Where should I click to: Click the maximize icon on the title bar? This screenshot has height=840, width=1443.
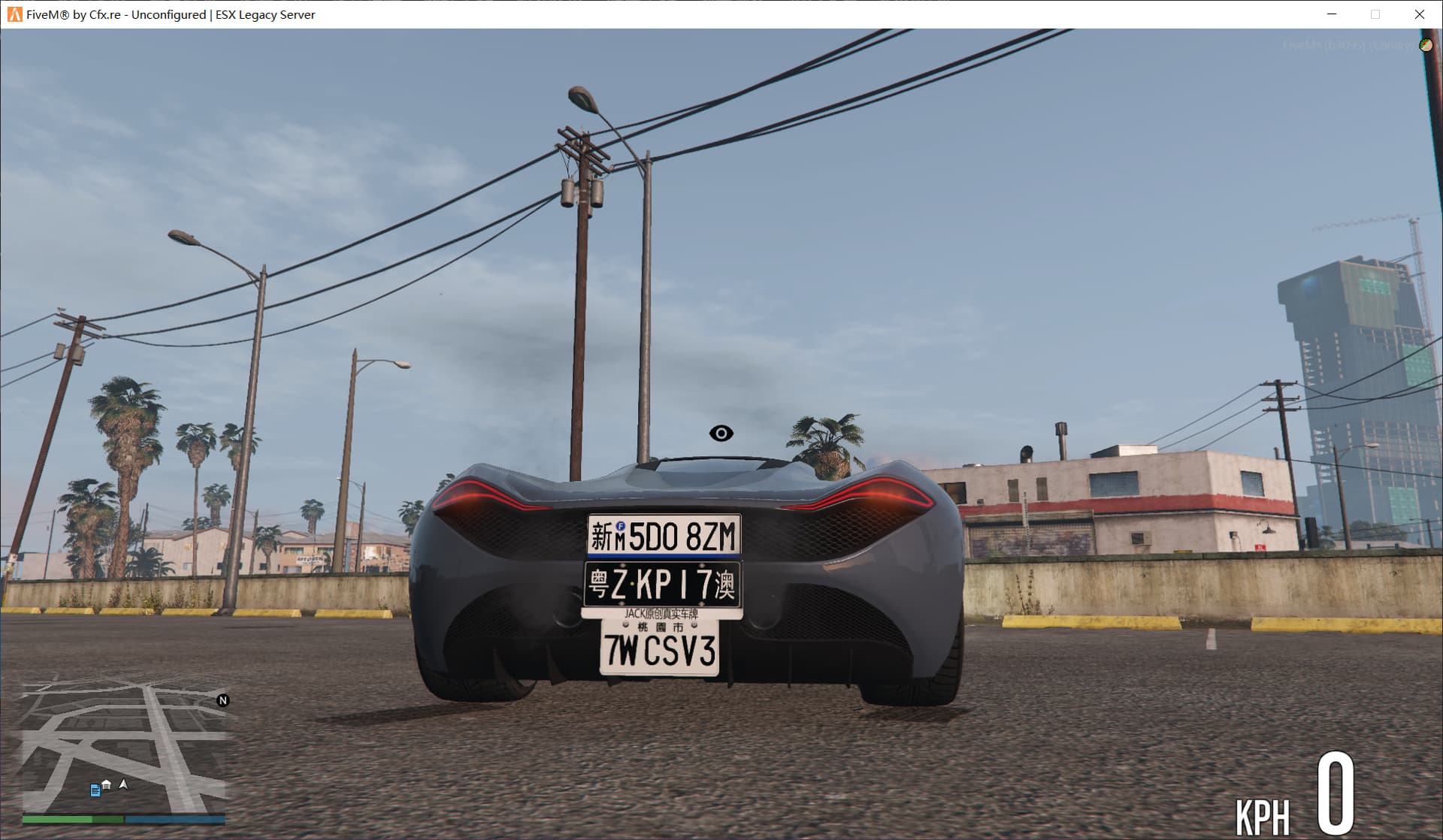pyautogui.click(x=1375, y=14)
